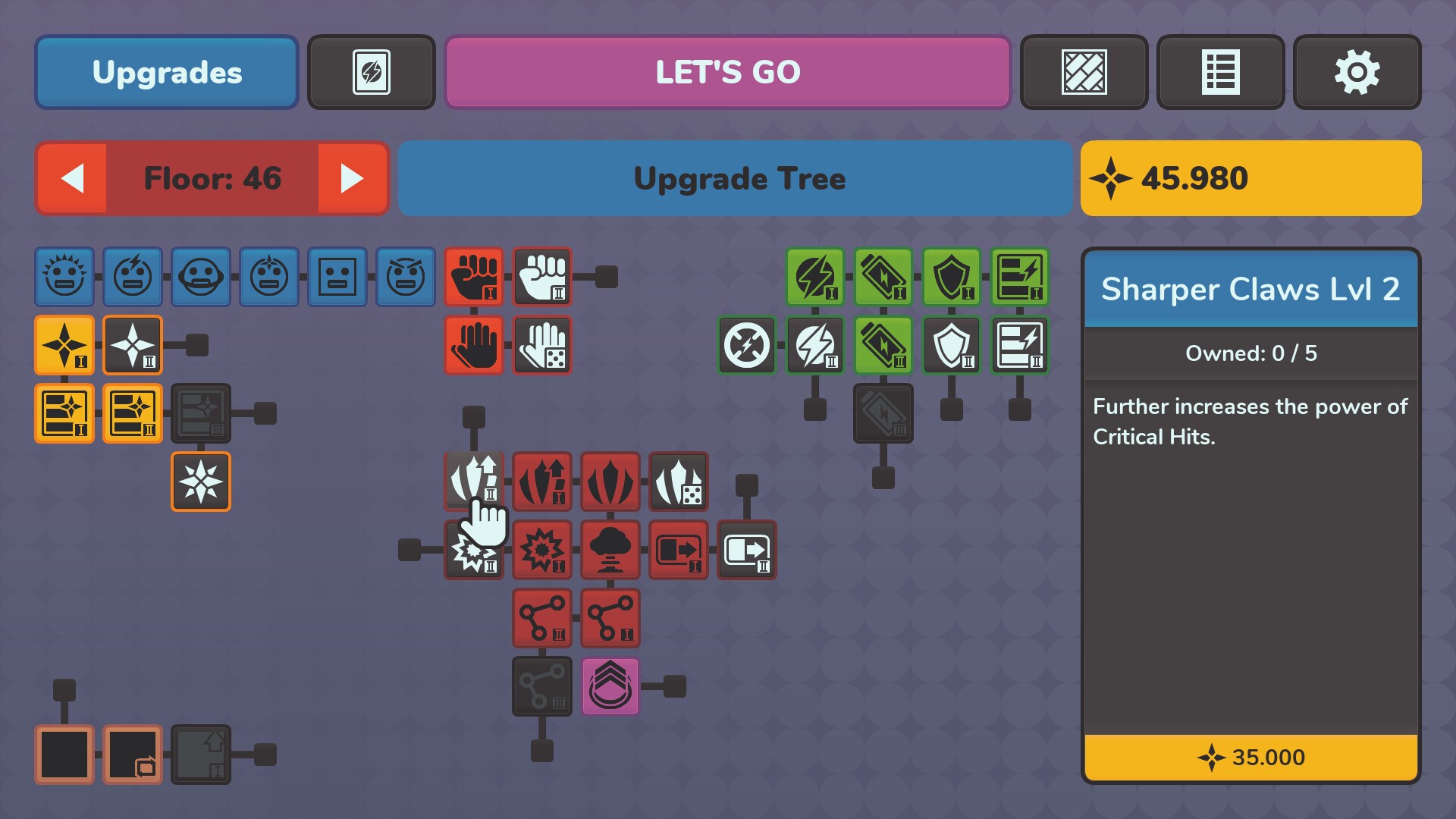Advance to the next floor
This screenshot has height=819, width=1456.
click(x=350, y=178)
